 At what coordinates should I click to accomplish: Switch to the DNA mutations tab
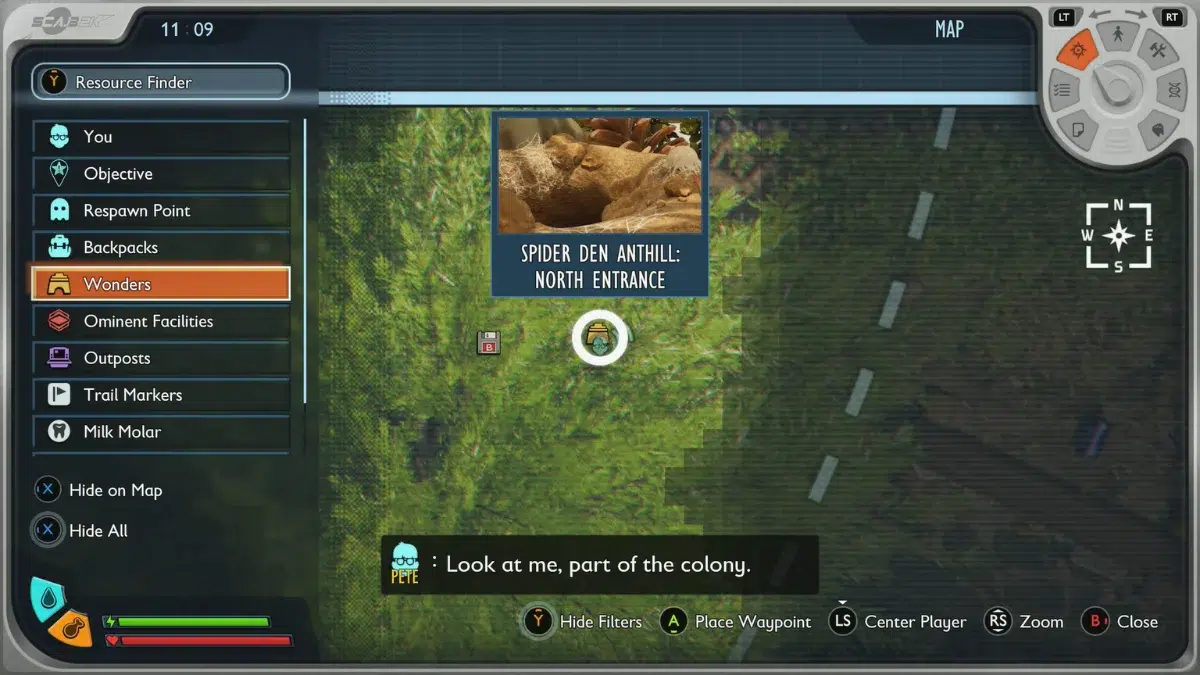[x=1171, y=90]
